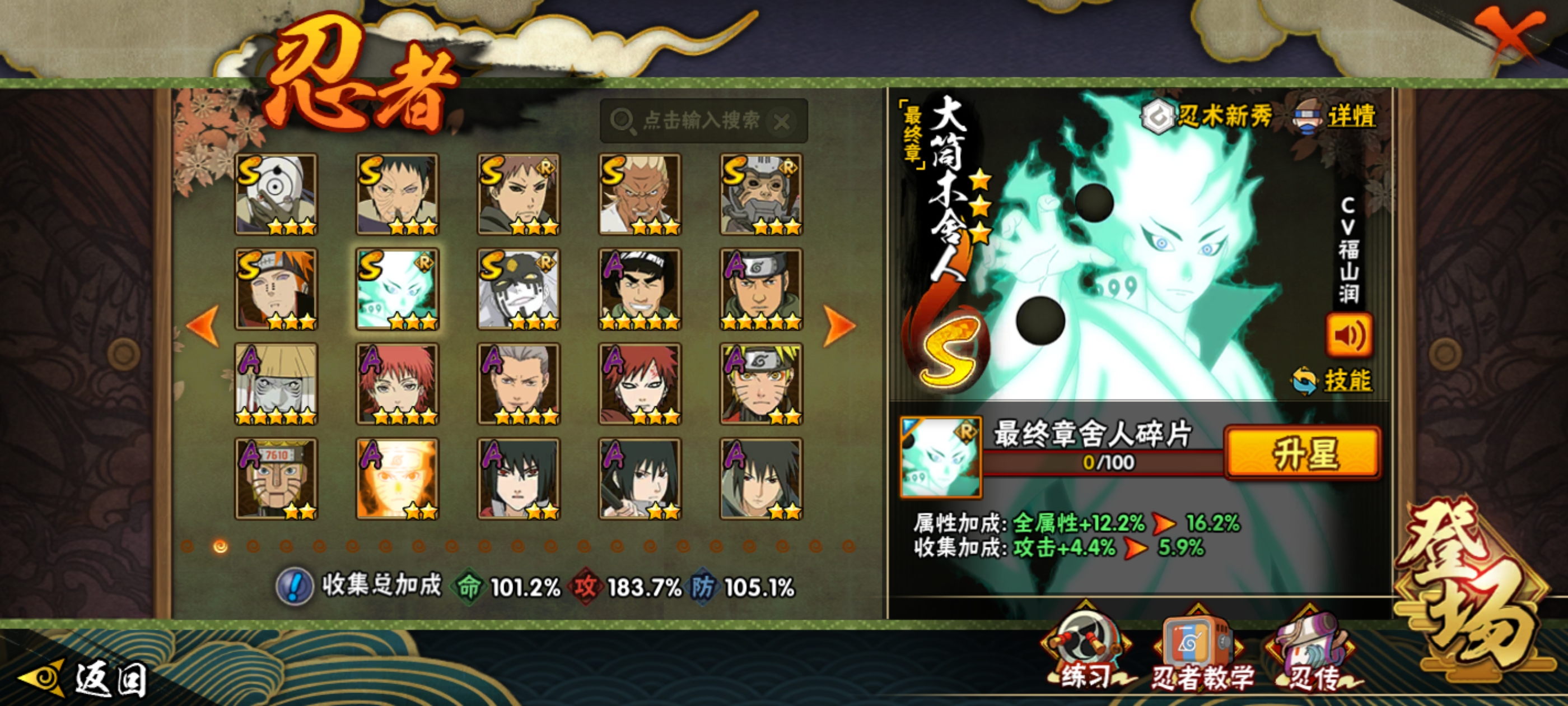Click the ninja search input field
1568x706 pixels.
point(700,120)
